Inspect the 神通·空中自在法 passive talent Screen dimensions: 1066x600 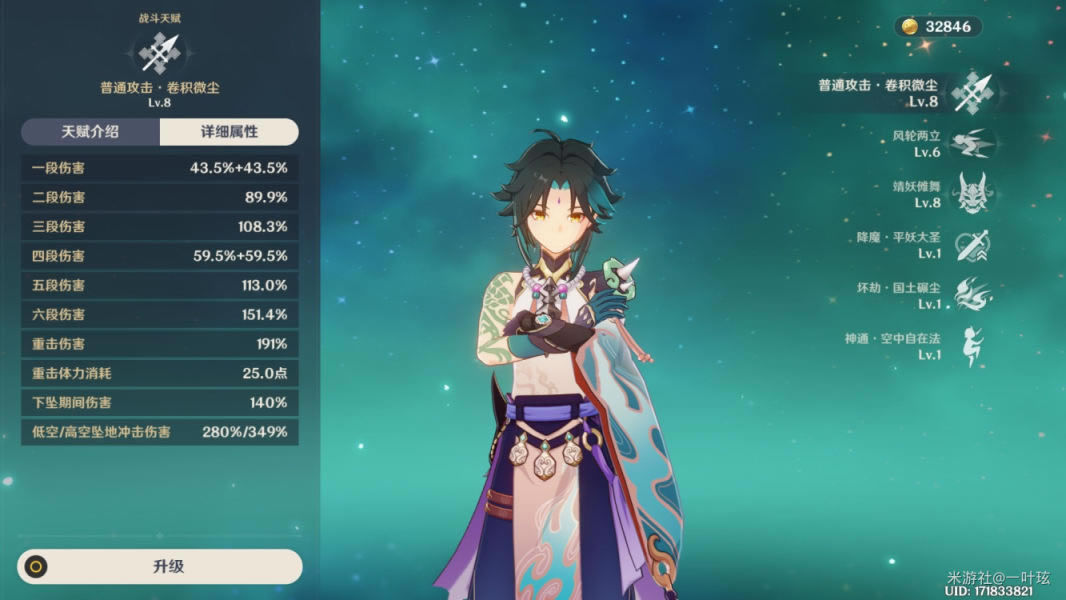[969, 346]
